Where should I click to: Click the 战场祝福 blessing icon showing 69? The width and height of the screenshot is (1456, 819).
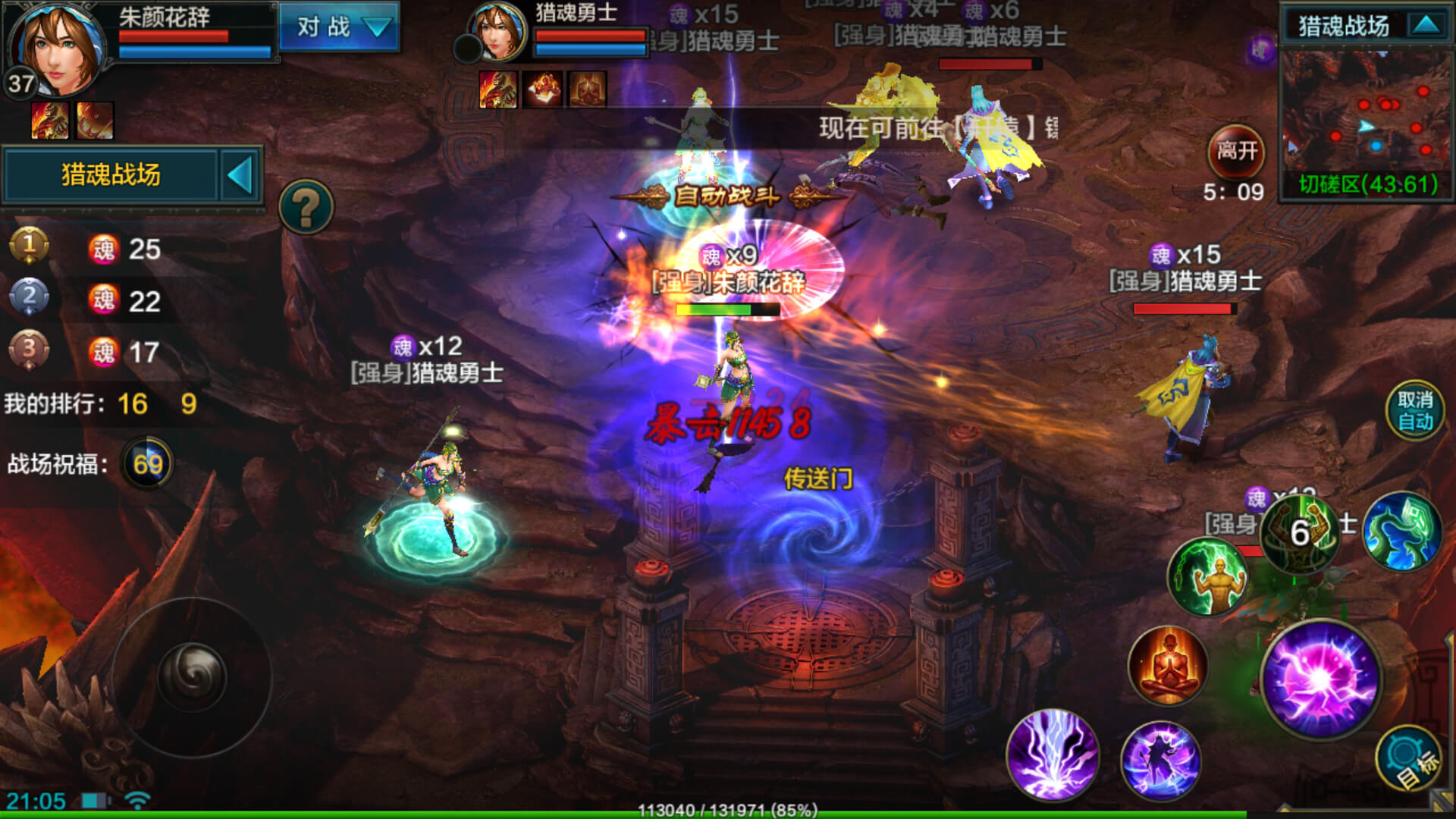pos(147,463)
